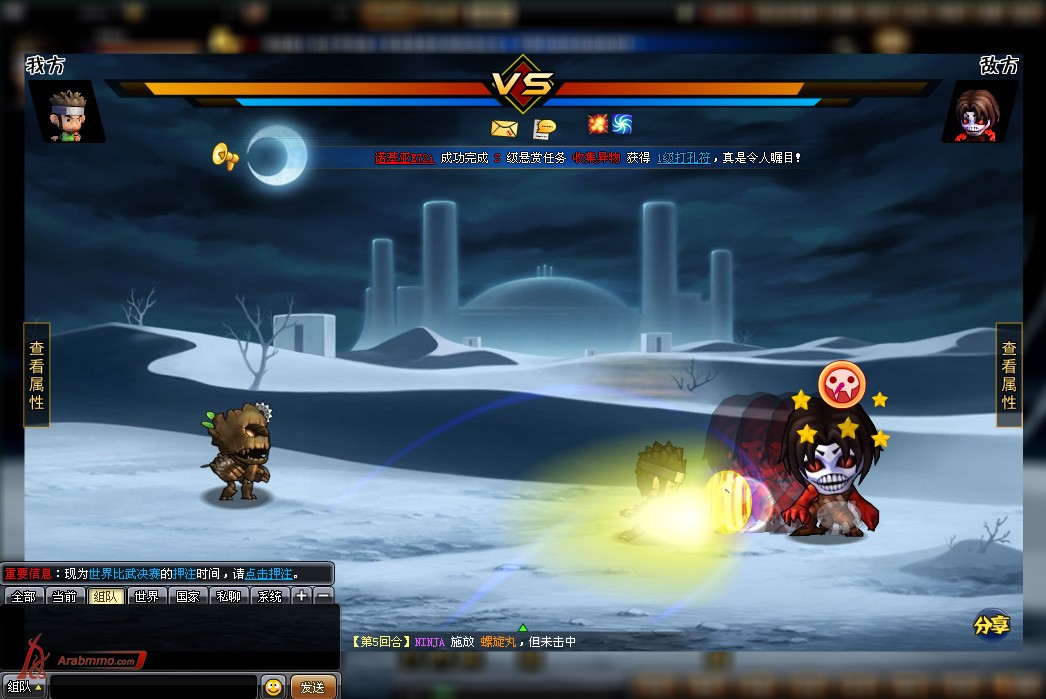The height and width of the screenshot is (699, 1046).
Task: Click the 发送 send button
Action: [x=312, y=687]
